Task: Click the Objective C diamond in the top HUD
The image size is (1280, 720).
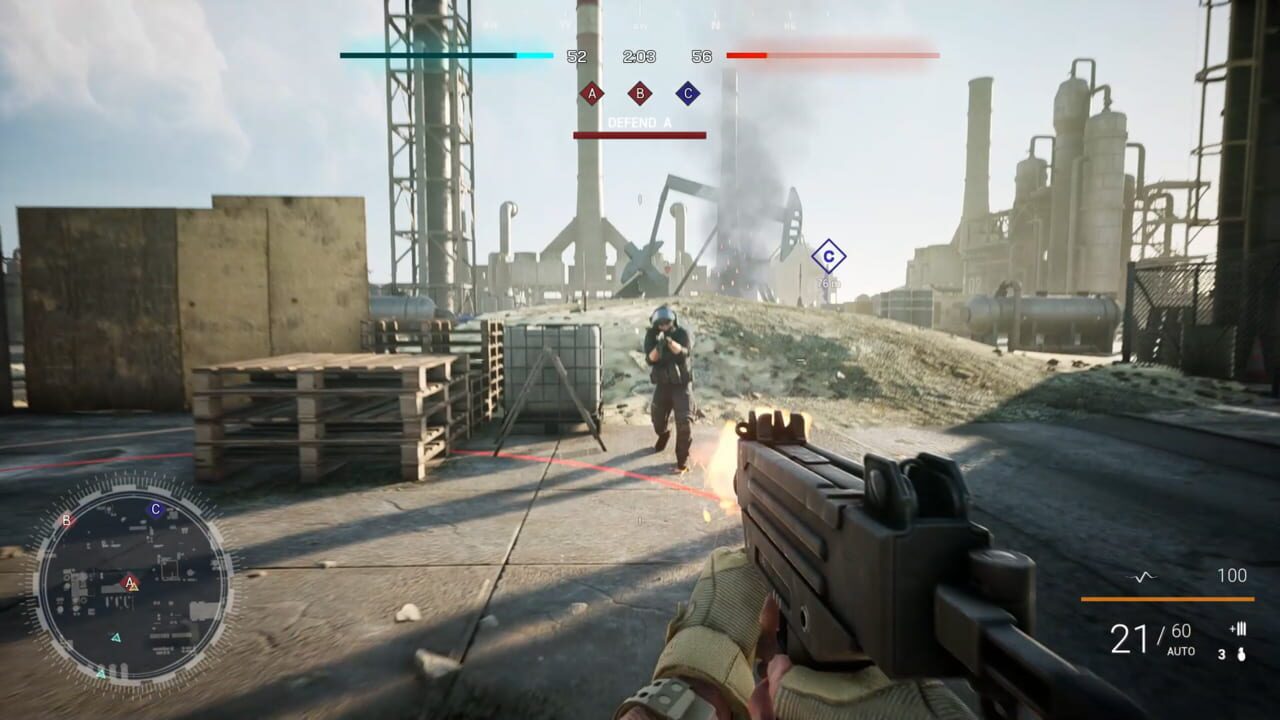Action: tap(687, 93)
